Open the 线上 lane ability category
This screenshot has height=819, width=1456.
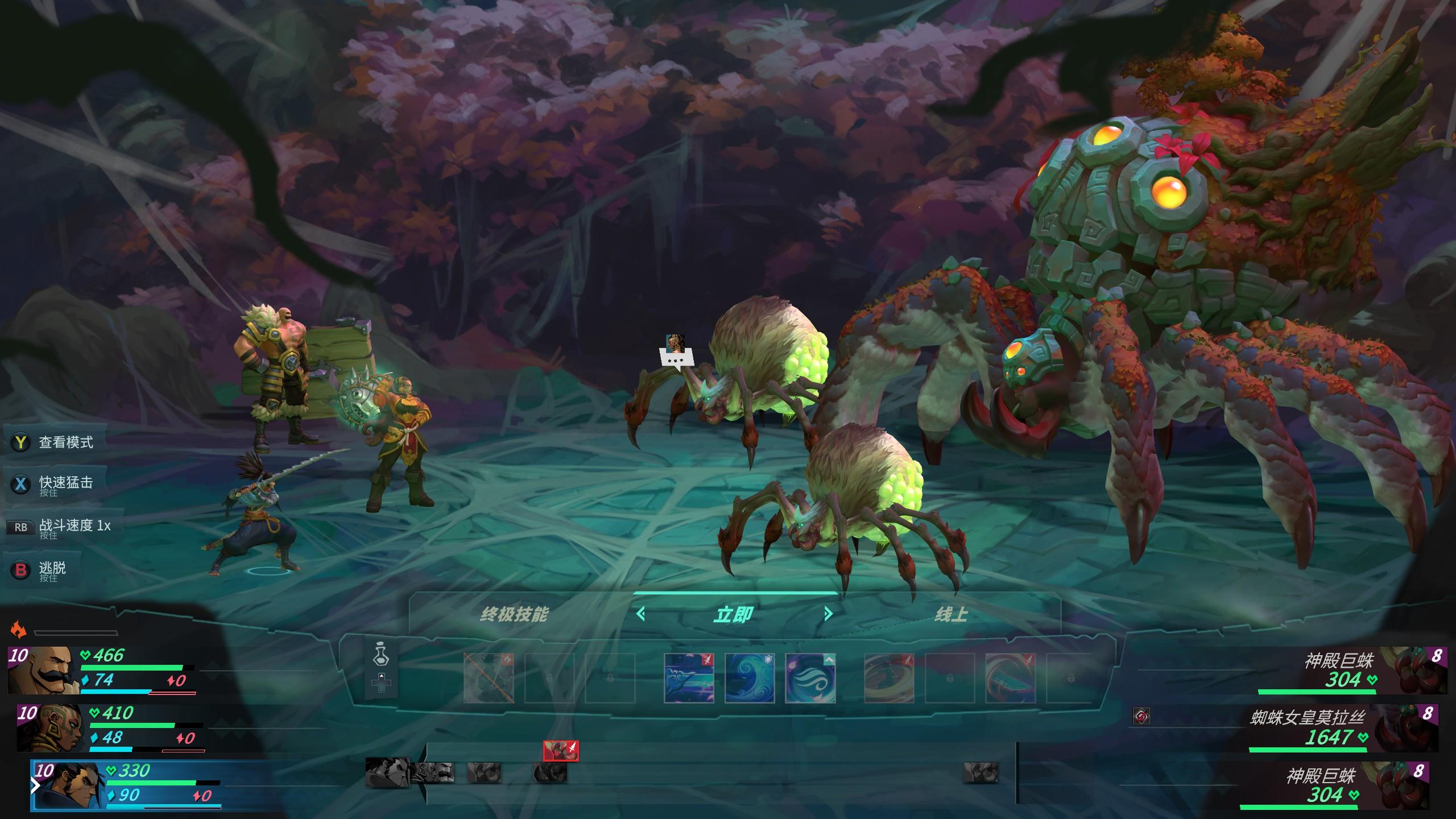(950, 614)
